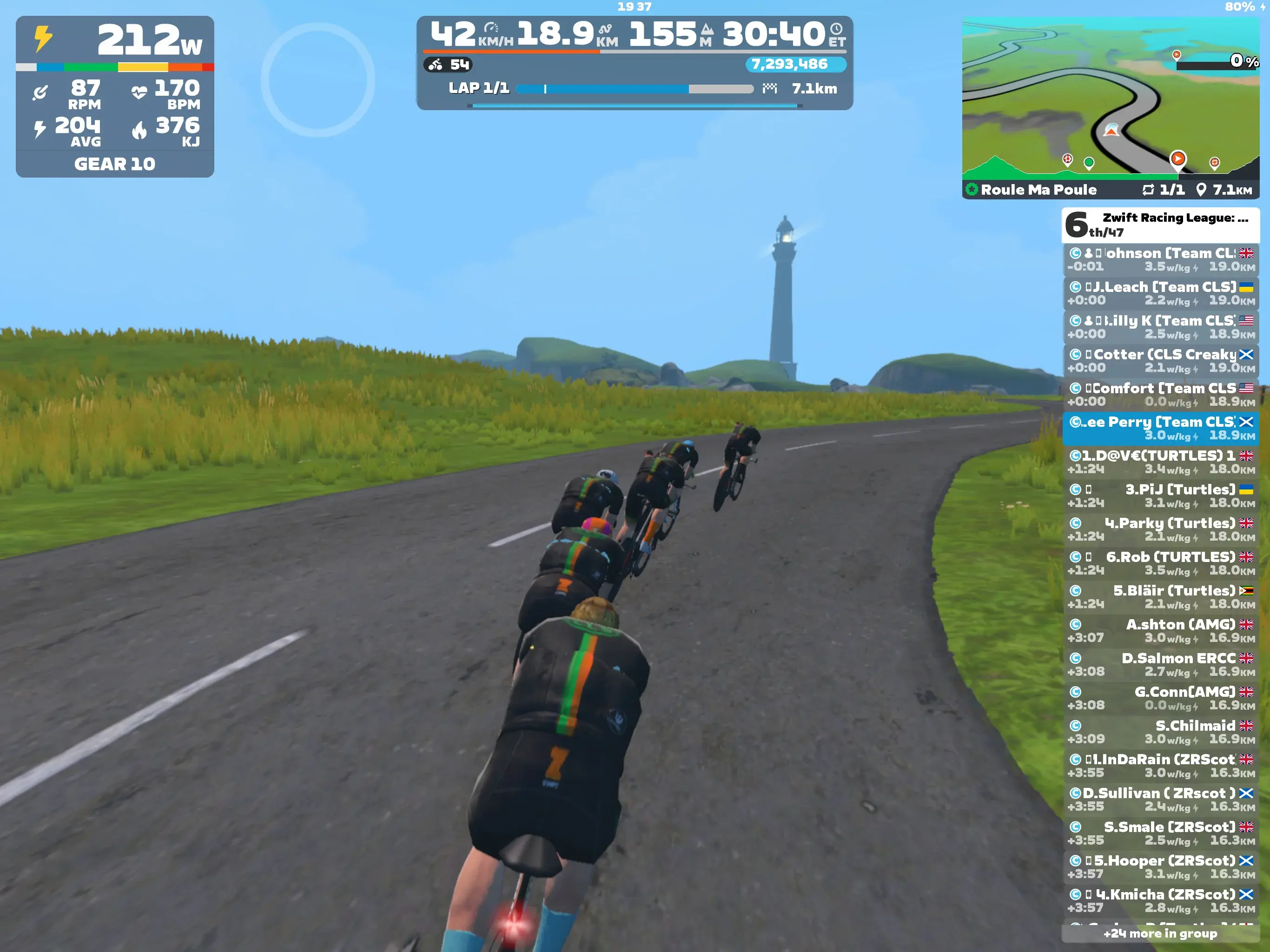Choose 5.Hooper (ZRScot) rider entry
The height and width of the screenshot is (952, 1270).
(1160, 867)
